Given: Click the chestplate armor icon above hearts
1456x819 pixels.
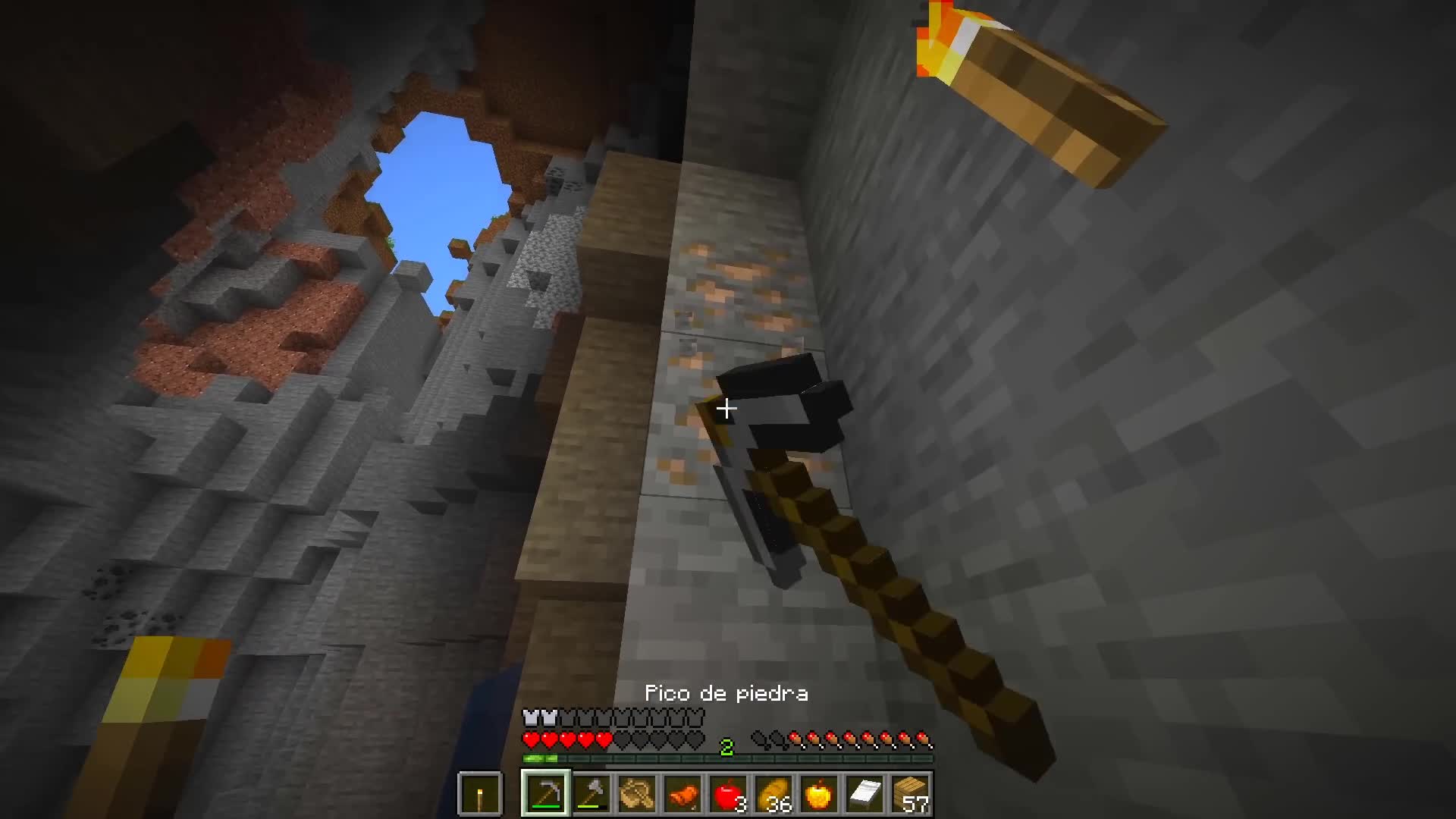Looking at the screenshot, I should click(x=531, y=717).
